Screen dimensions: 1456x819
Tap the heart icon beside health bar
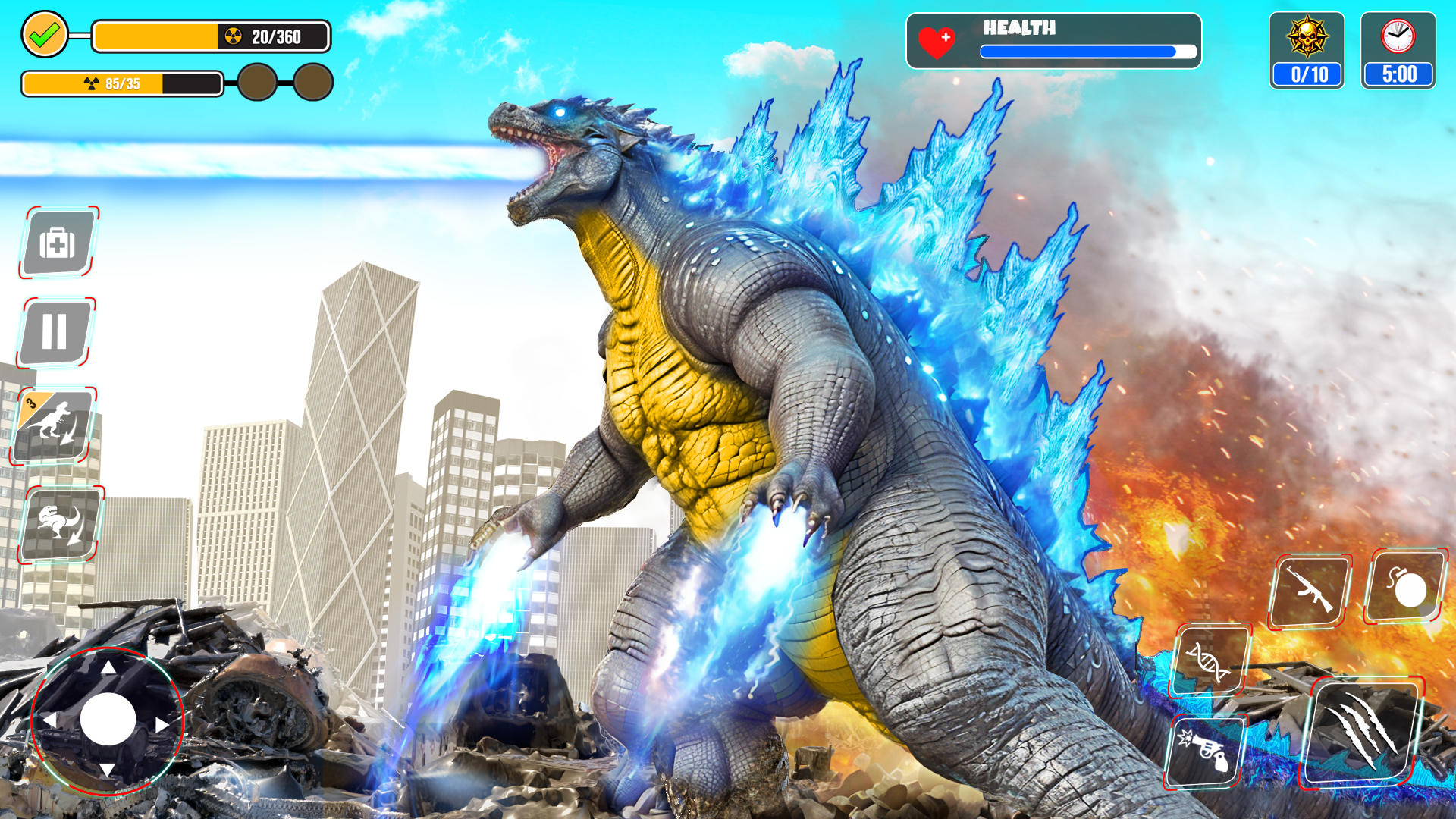(934, 43)
